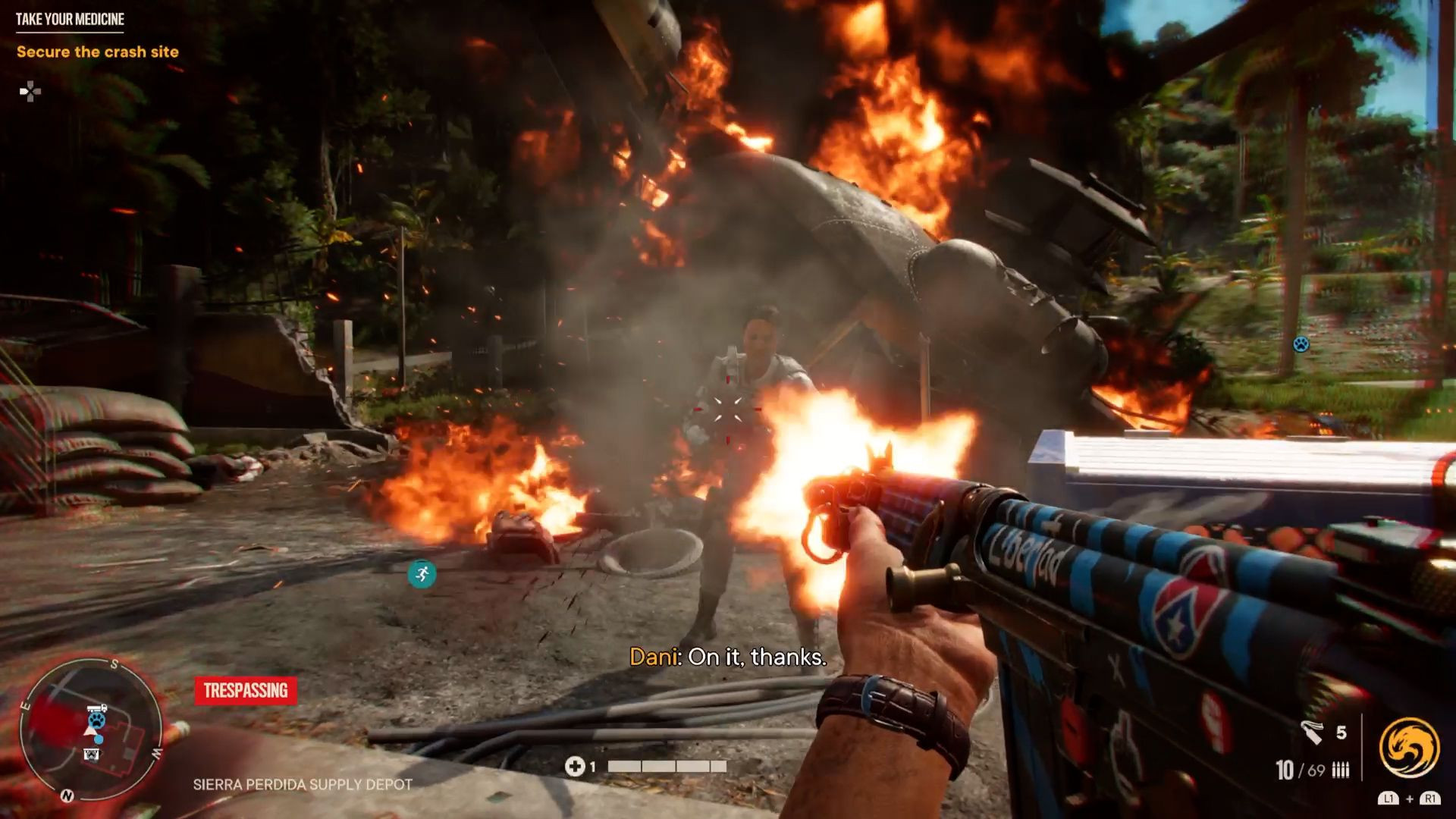Select the teal running figure marker

[422, 573]
